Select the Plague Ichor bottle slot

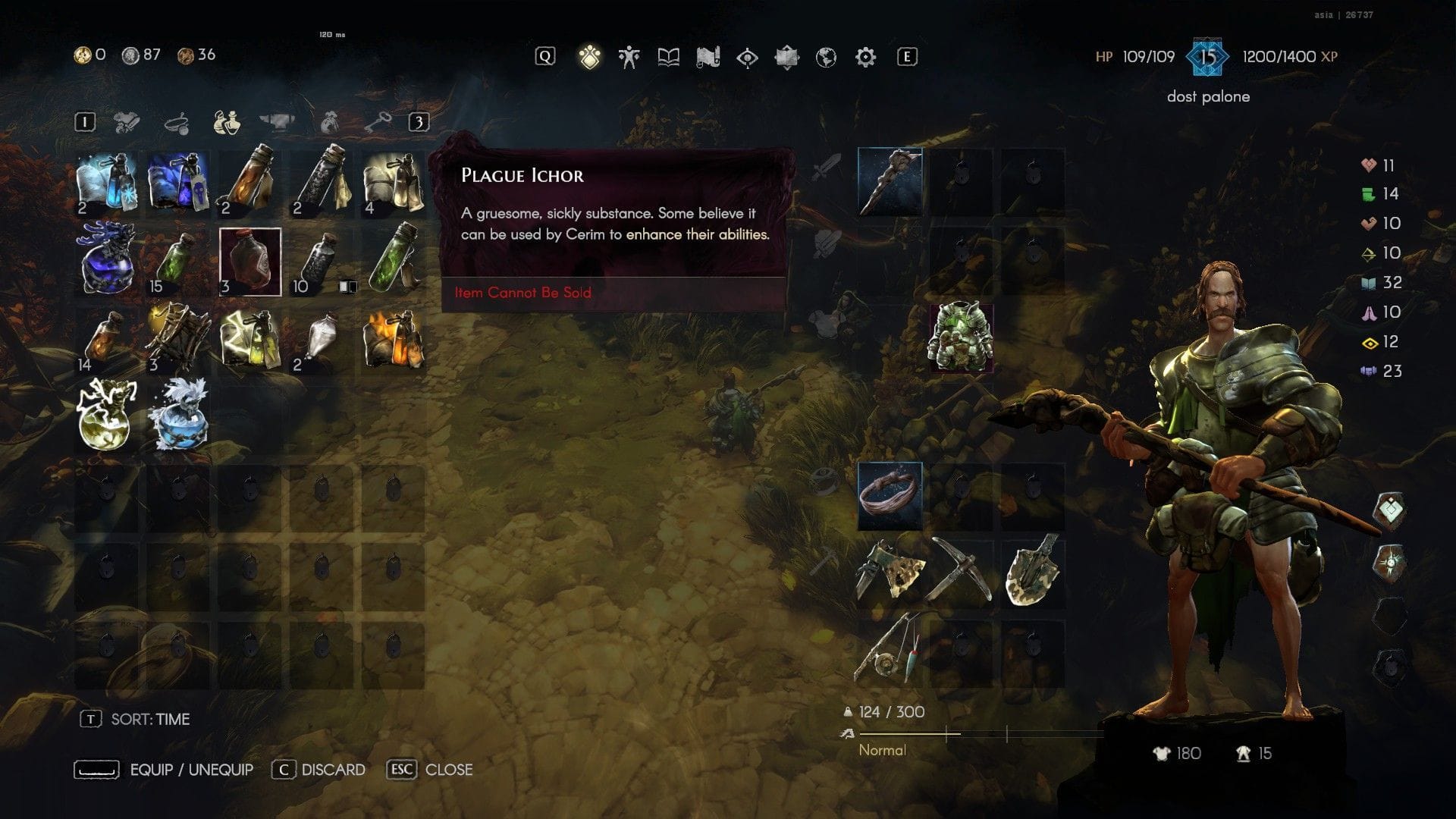click(250, 262)
